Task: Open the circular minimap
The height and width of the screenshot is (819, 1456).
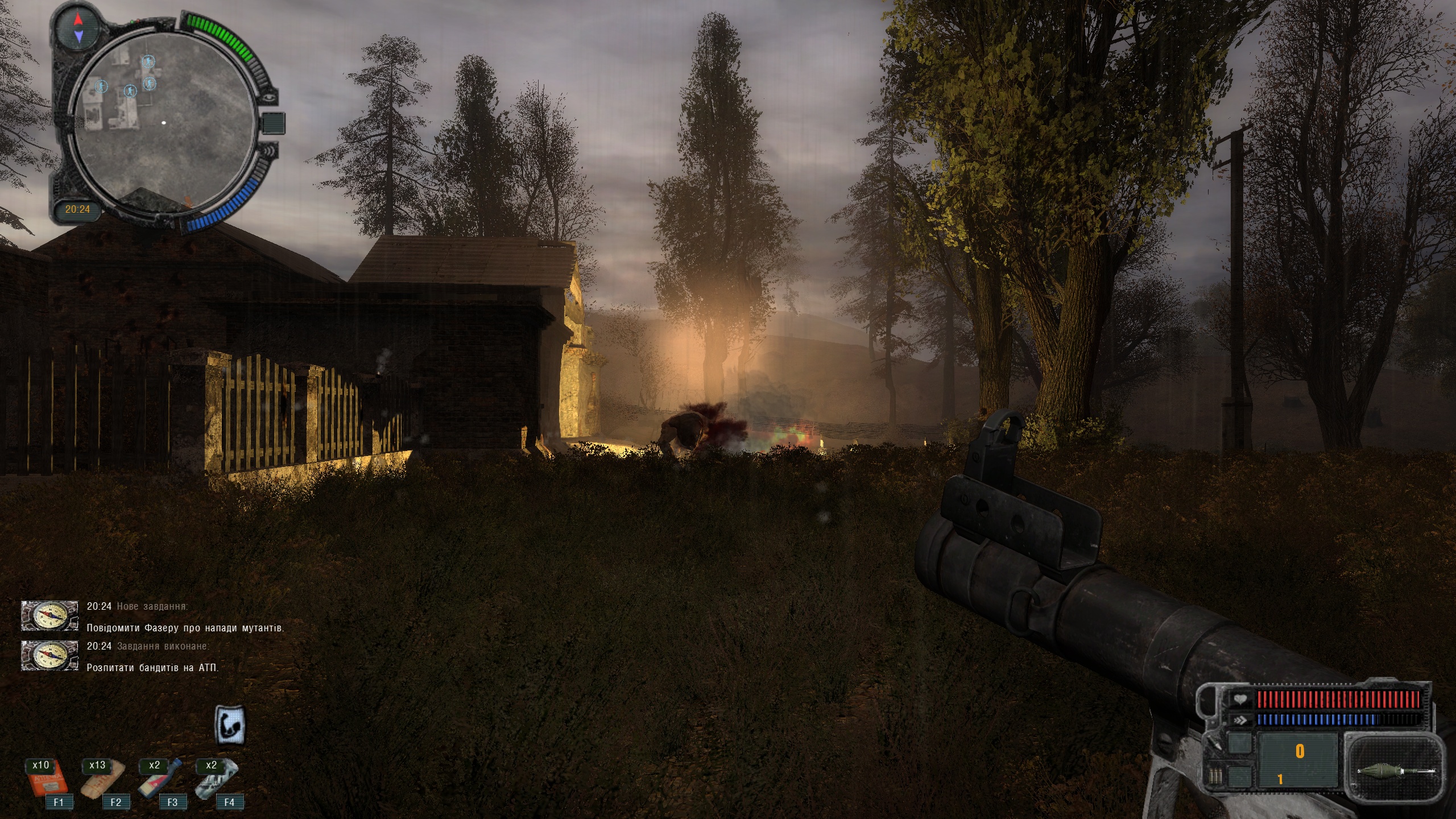Action: click(163, 123)
